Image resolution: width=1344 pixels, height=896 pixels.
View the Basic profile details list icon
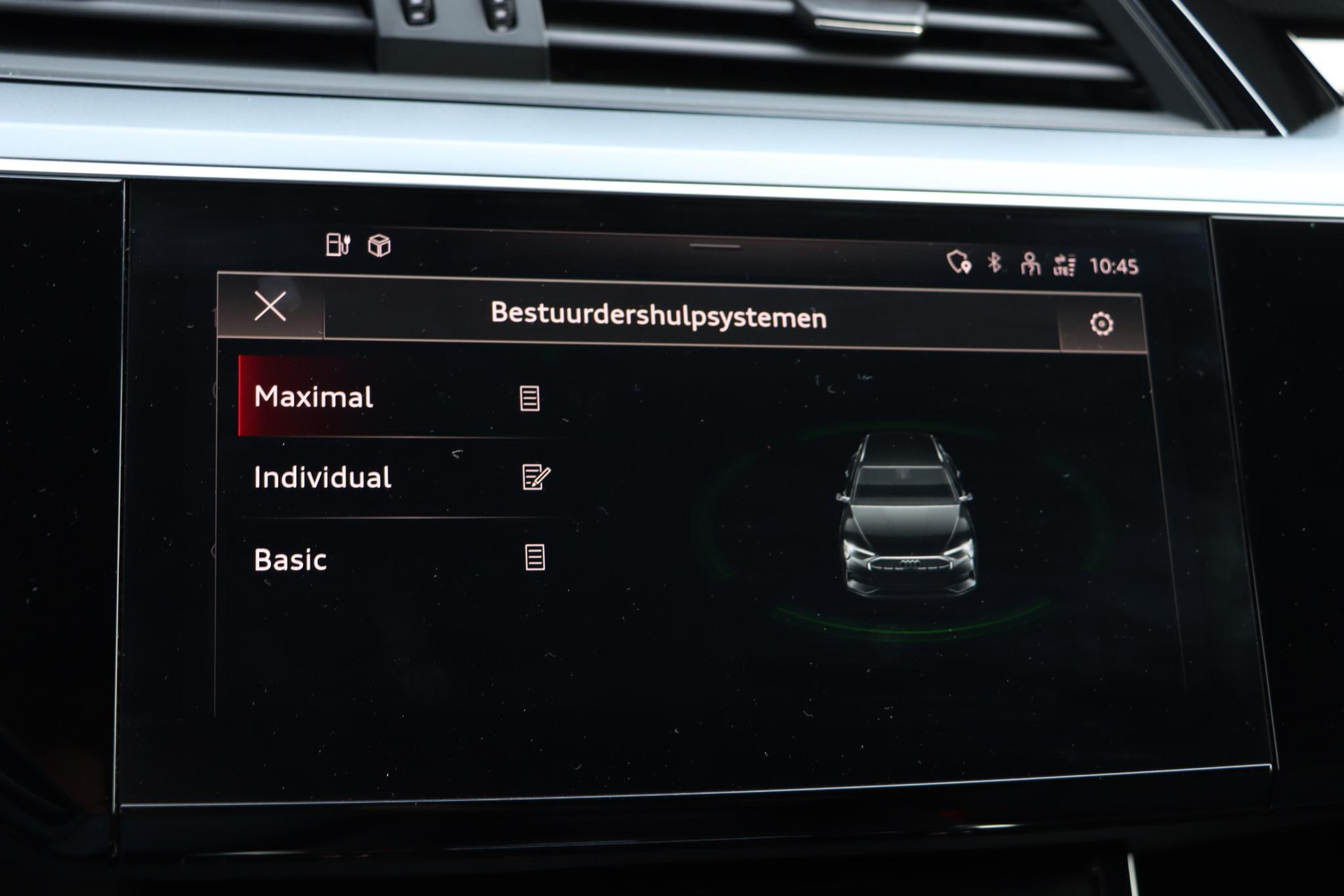pos(535,558)
